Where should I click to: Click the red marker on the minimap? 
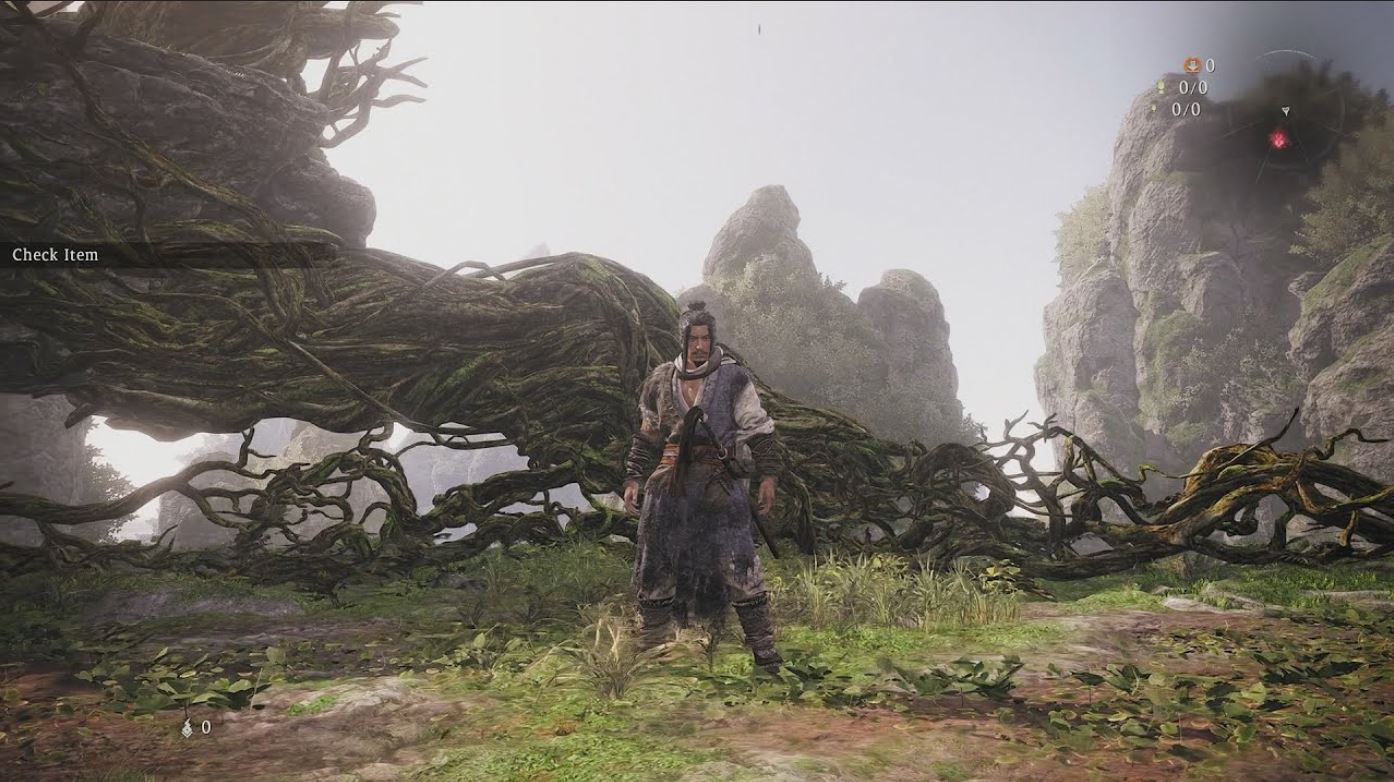(1279, 139)
